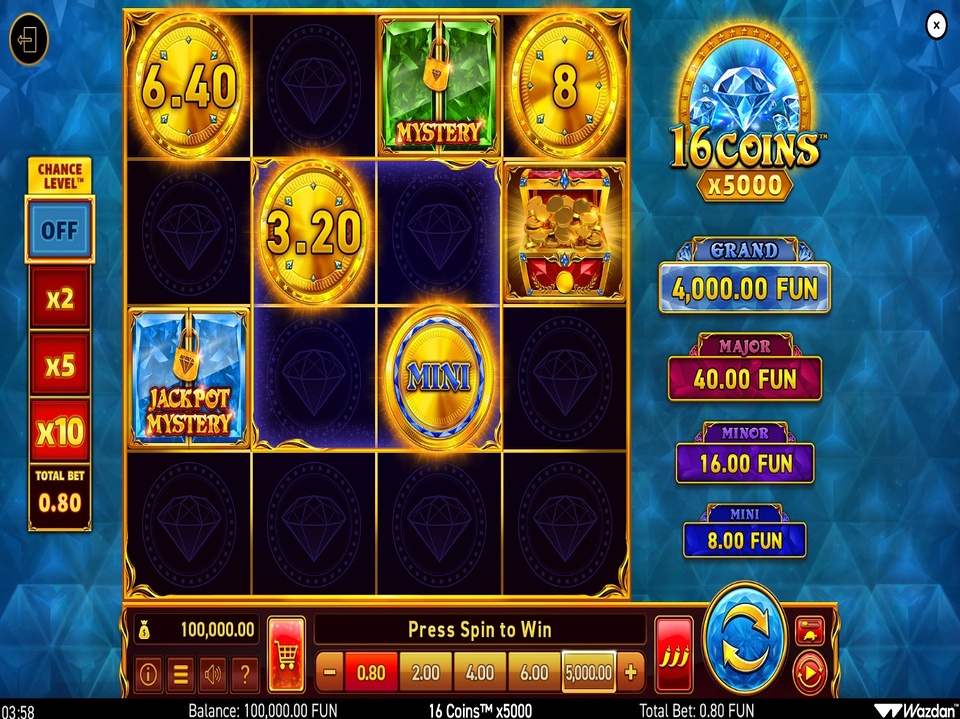Choose the 4.00 bet value
Viewport: 960px width, 719px height.
[480, 673]
